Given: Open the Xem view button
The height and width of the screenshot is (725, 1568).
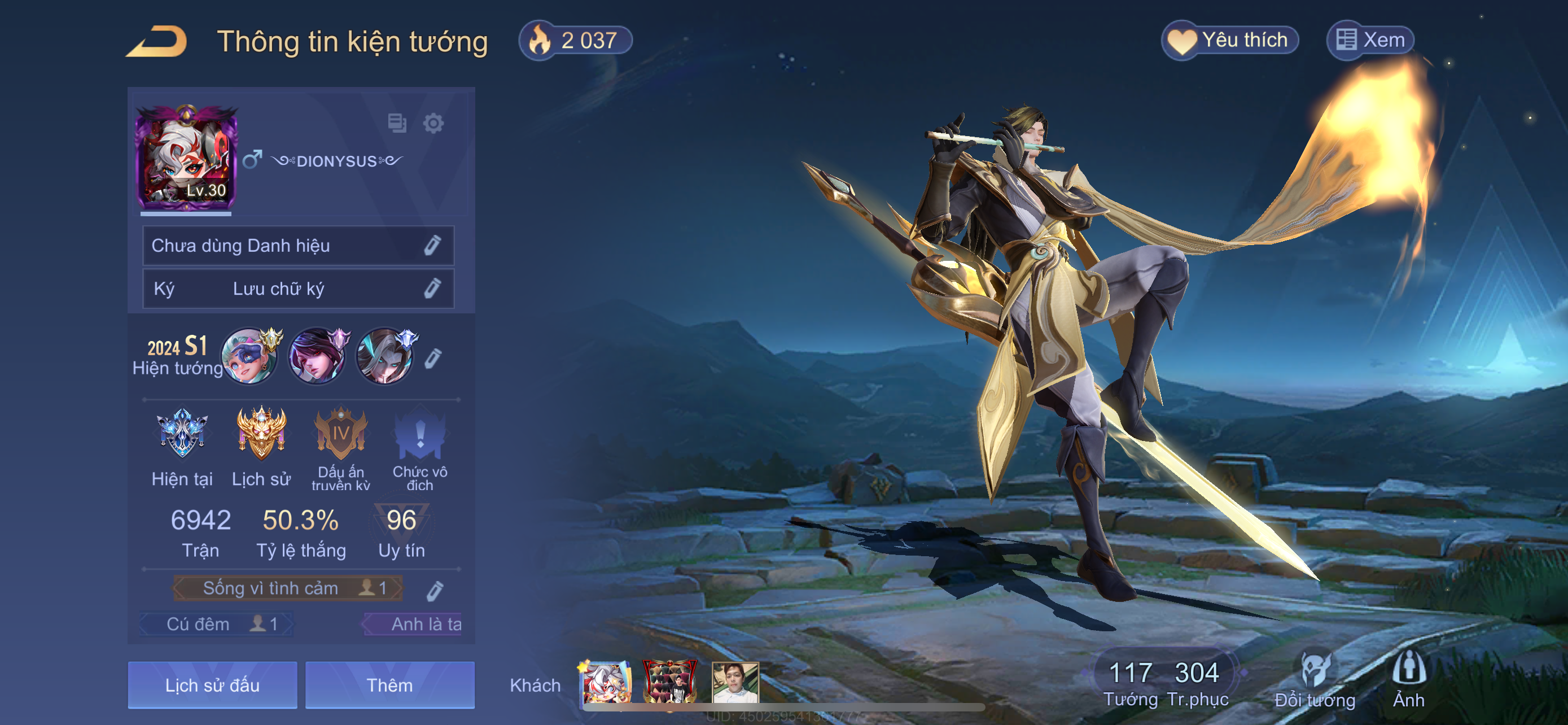Looking at the screenshot, I should [x=1370, y=40].
